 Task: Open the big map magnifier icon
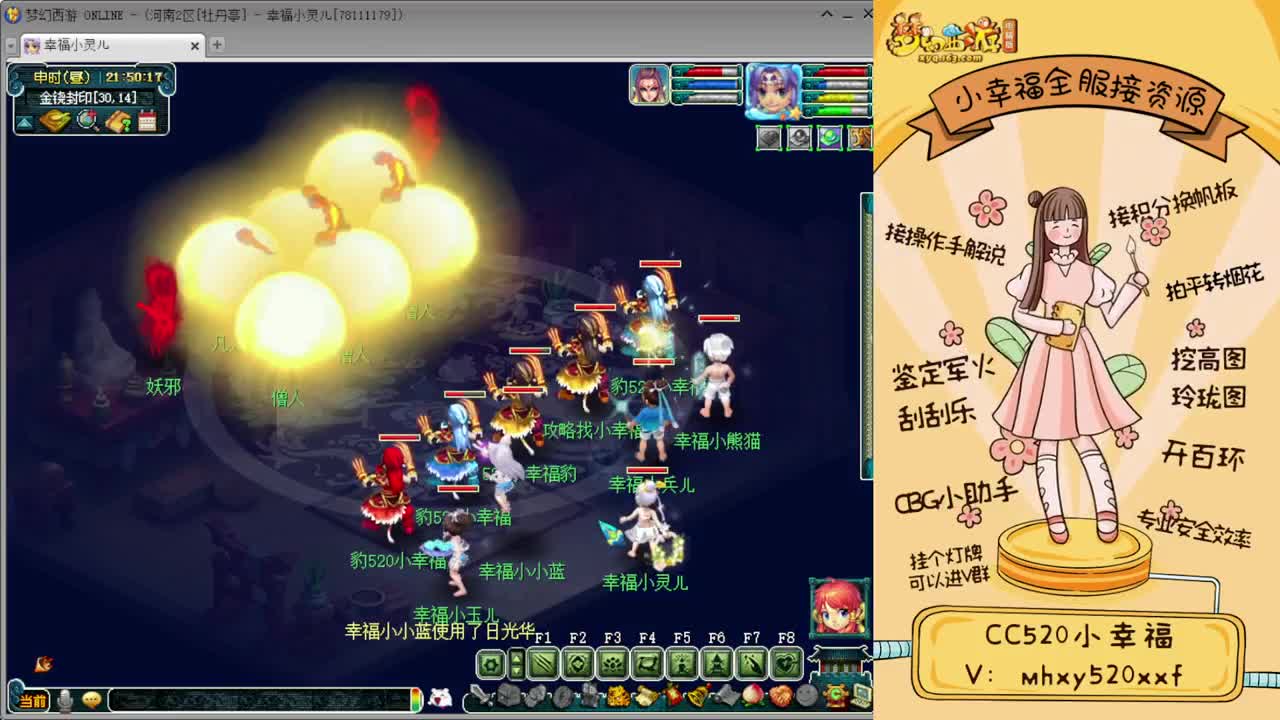click(84, 121)
